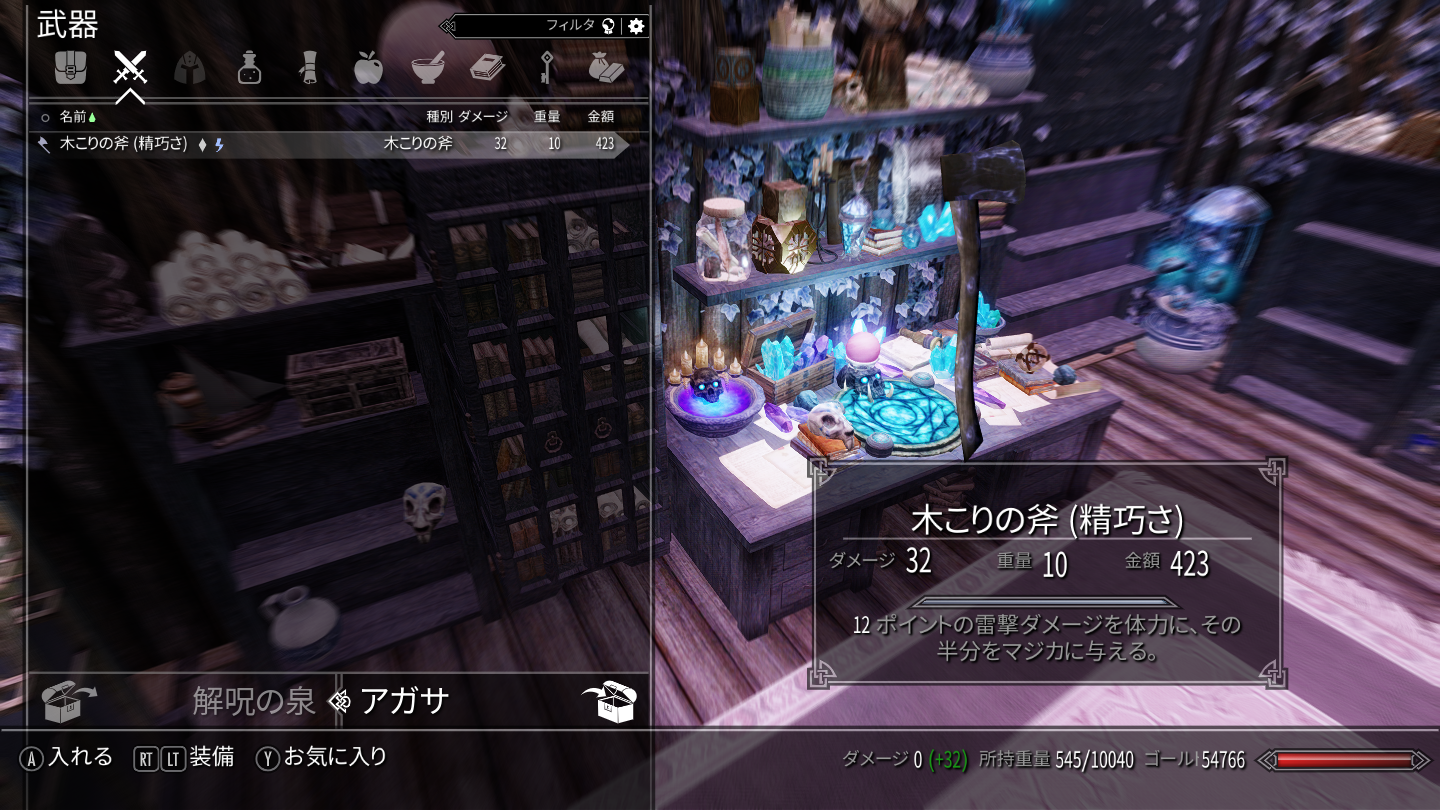This screenshot has height=810, width=1440.
Task: Open the keys category
Action: click(x=547, y=67)
